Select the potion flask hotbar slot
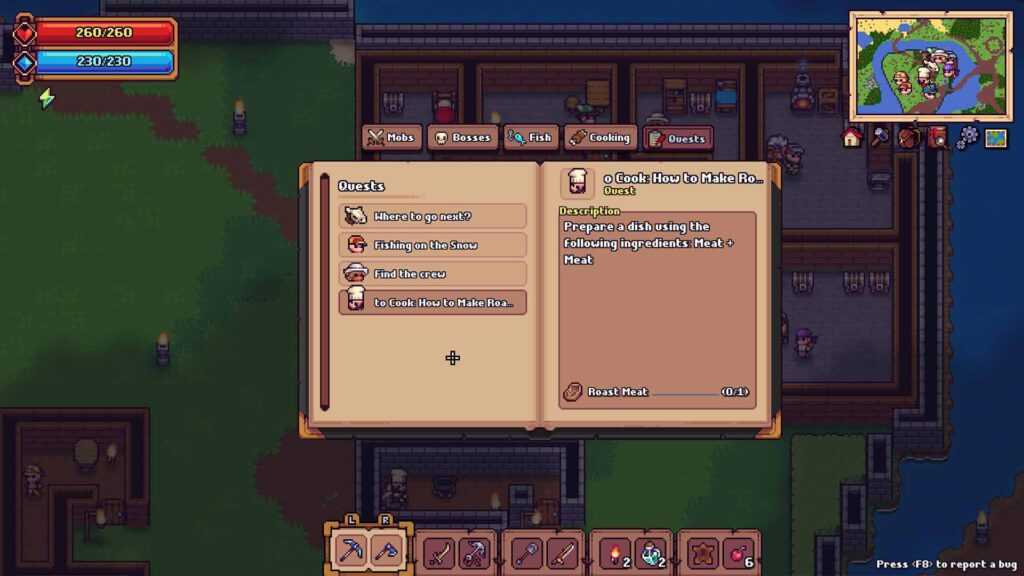The height and width of the screenshot is (576, 1024). (x=652, y=550)
